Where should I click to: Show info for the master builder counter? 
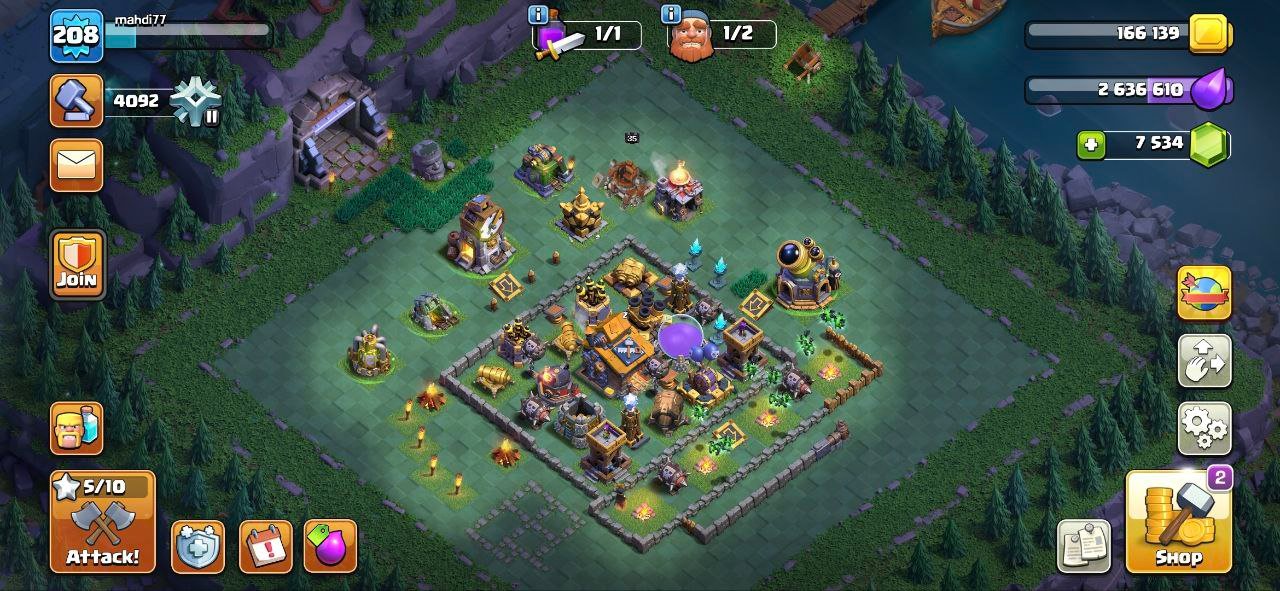tap(673, 15)
